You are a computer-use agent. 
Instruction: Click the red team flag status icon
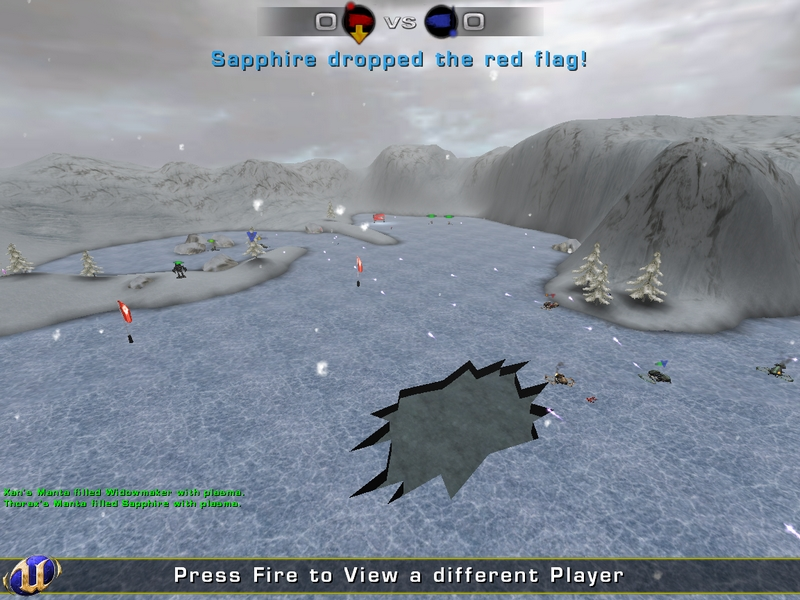[x=358, y=19]
